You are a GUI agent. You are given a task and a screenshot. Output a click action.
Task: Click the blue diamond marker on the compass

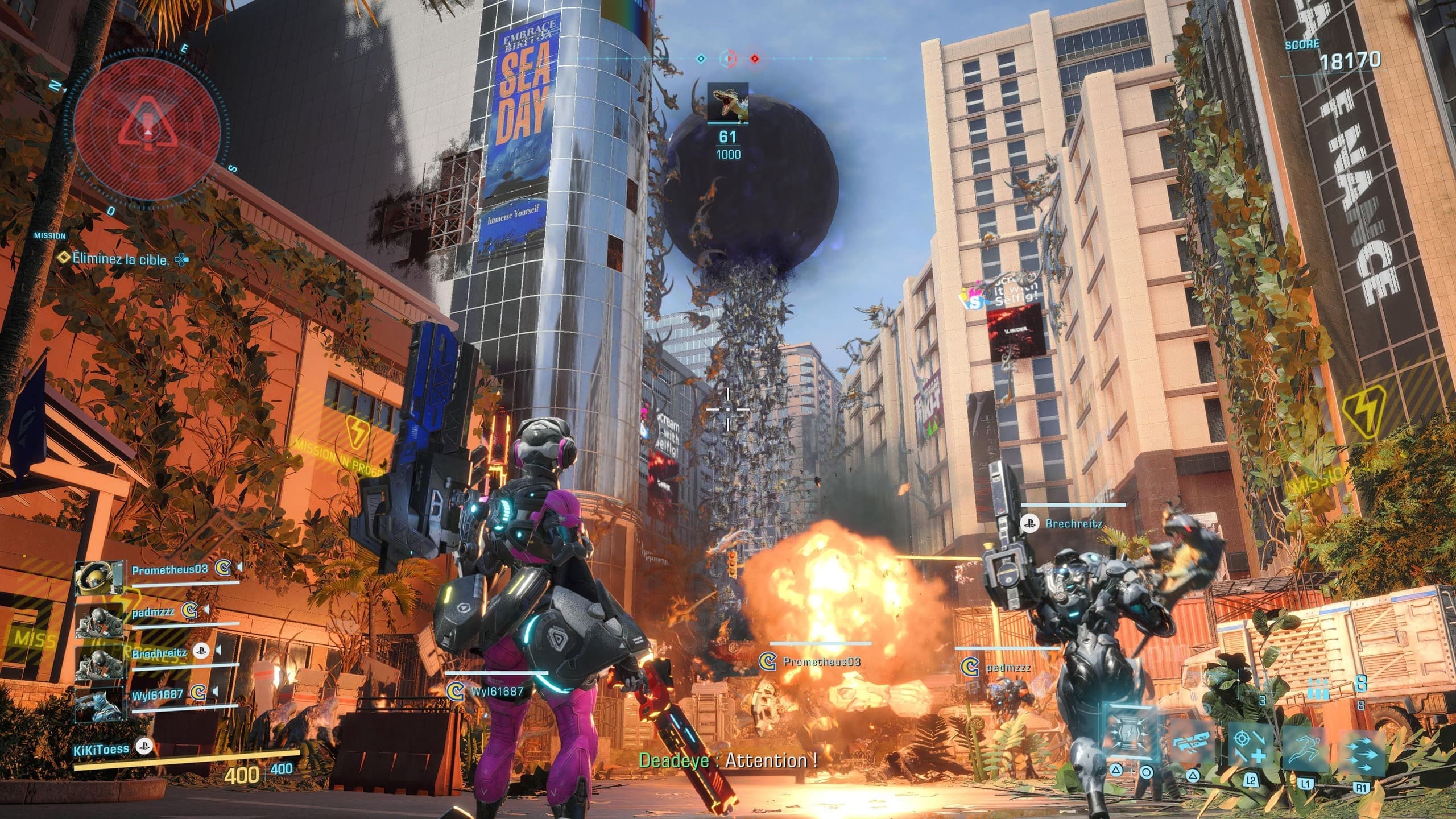click(701, 59)
